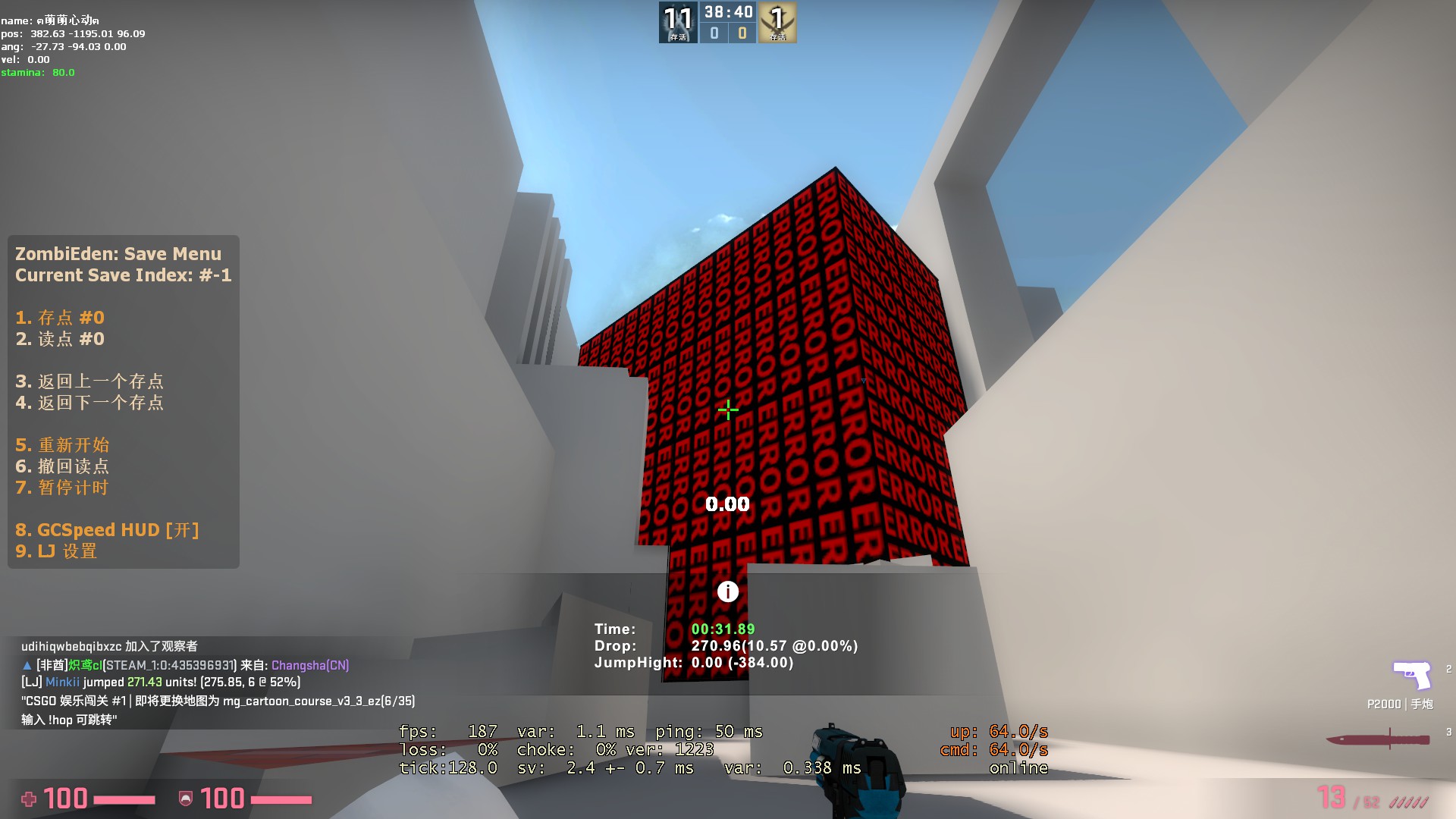Click the health cross icon

30,799
